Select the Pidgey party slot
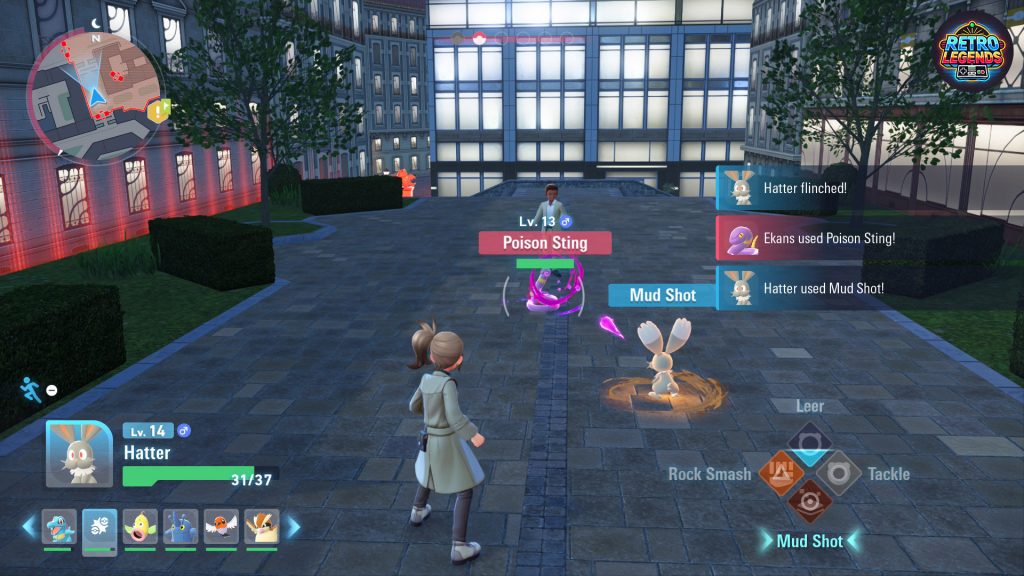The image size is (1024, 576). [262, 527]
